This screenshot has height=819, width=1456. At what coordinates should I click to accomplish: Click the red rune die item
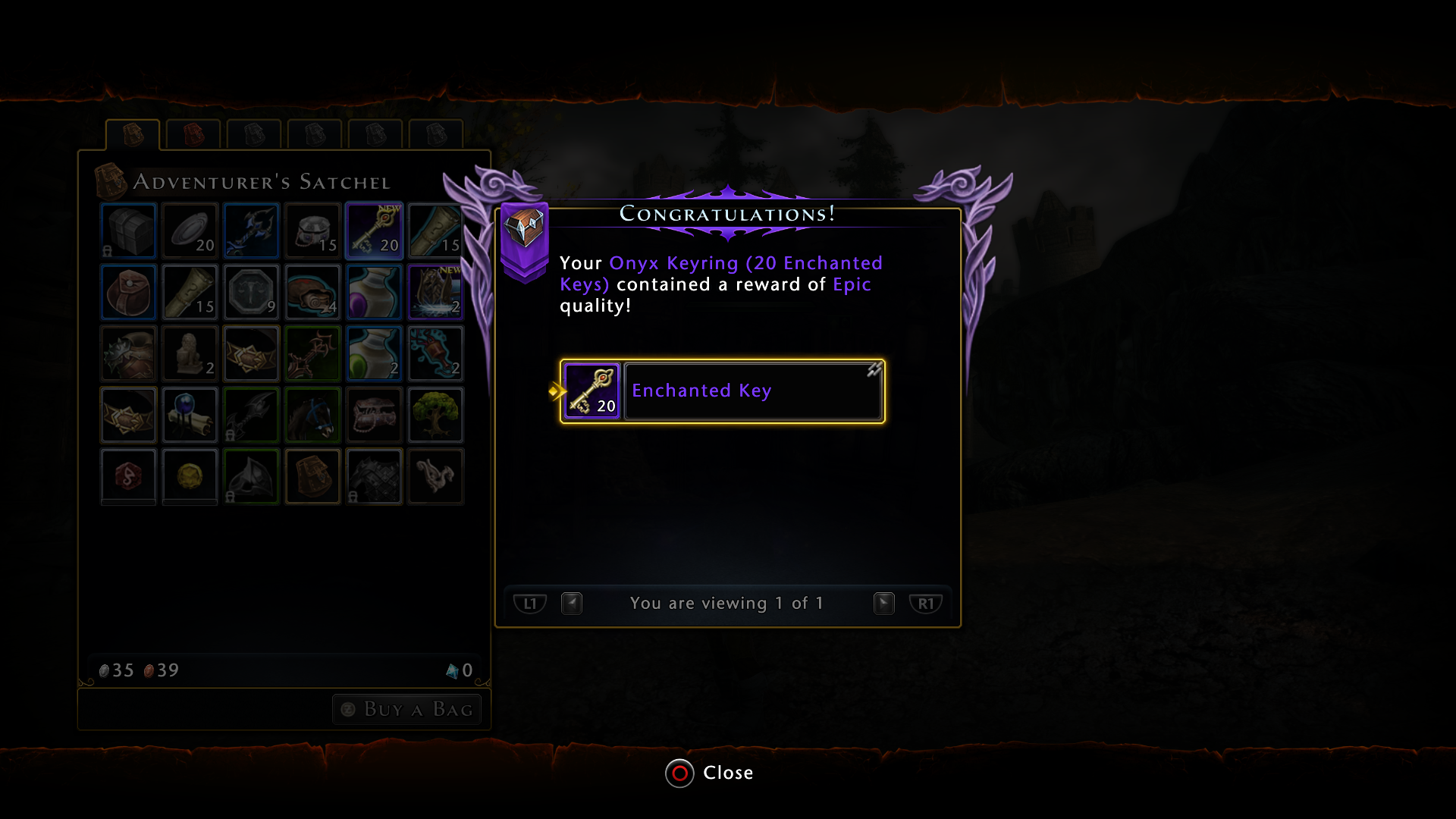[x=128, y=476]
